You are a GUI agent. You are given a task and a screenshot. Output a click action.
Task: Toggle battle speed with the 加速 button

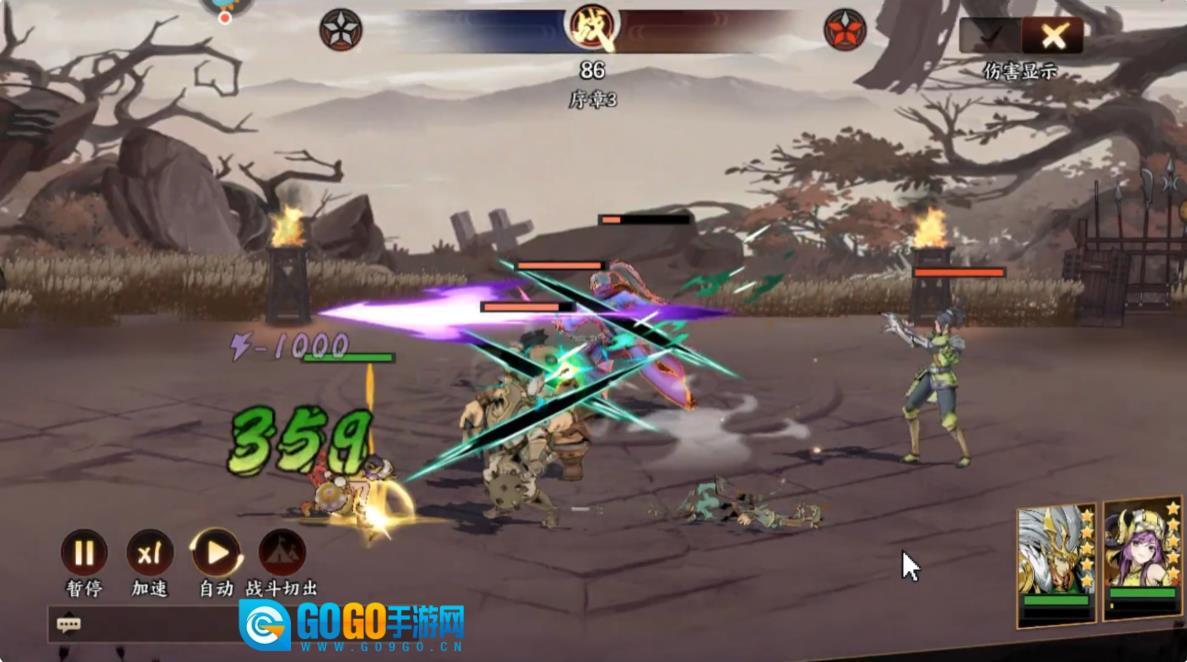coord(150,553)
